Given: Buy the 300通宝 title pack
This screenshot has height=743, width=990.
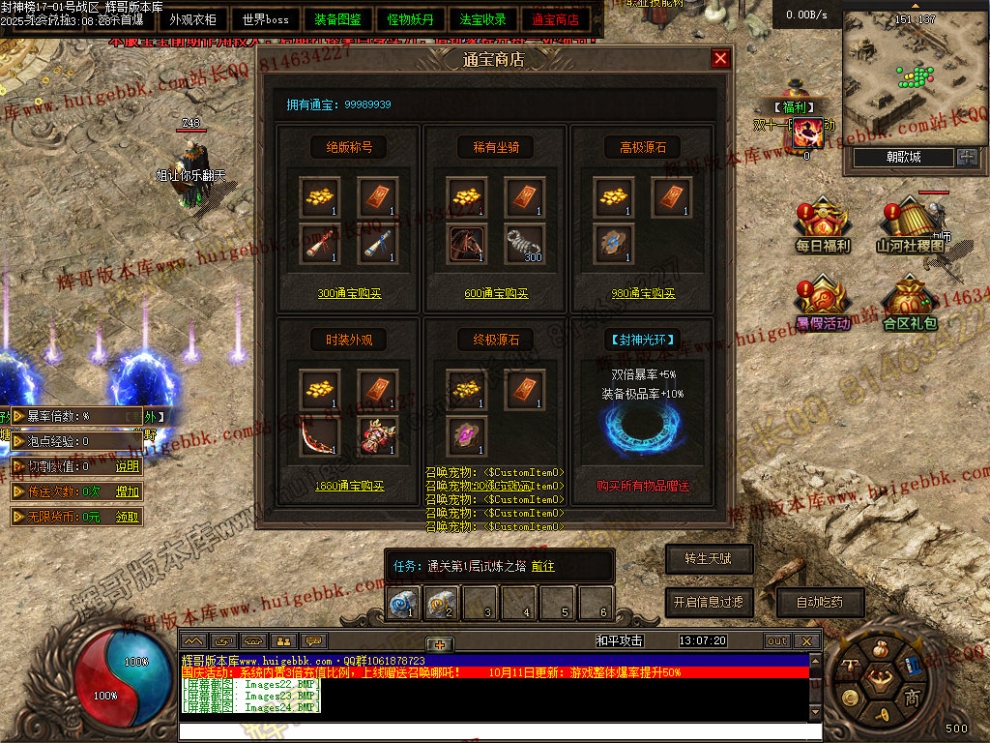Looking at the screenshot, I should pyautogui.click(x=349, y=294).
